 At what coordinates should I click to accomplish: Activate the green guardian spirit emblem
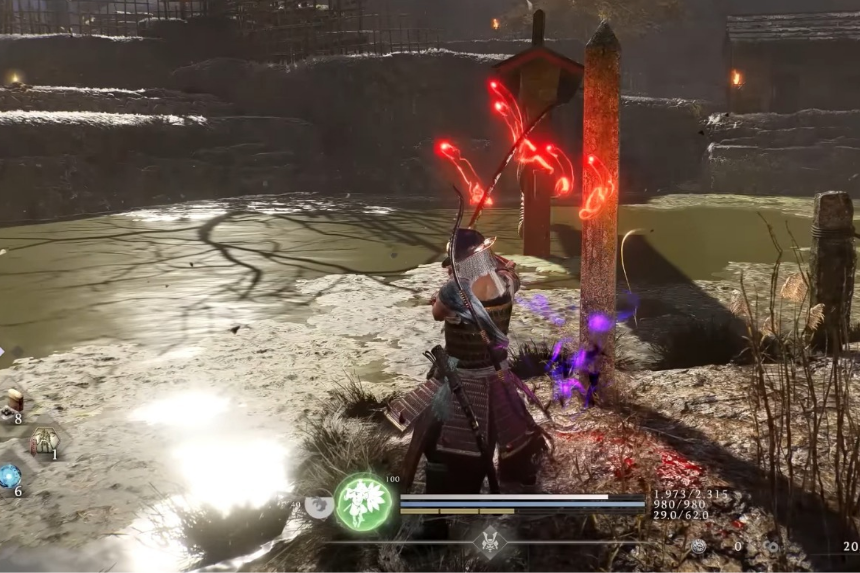point(364,502)
